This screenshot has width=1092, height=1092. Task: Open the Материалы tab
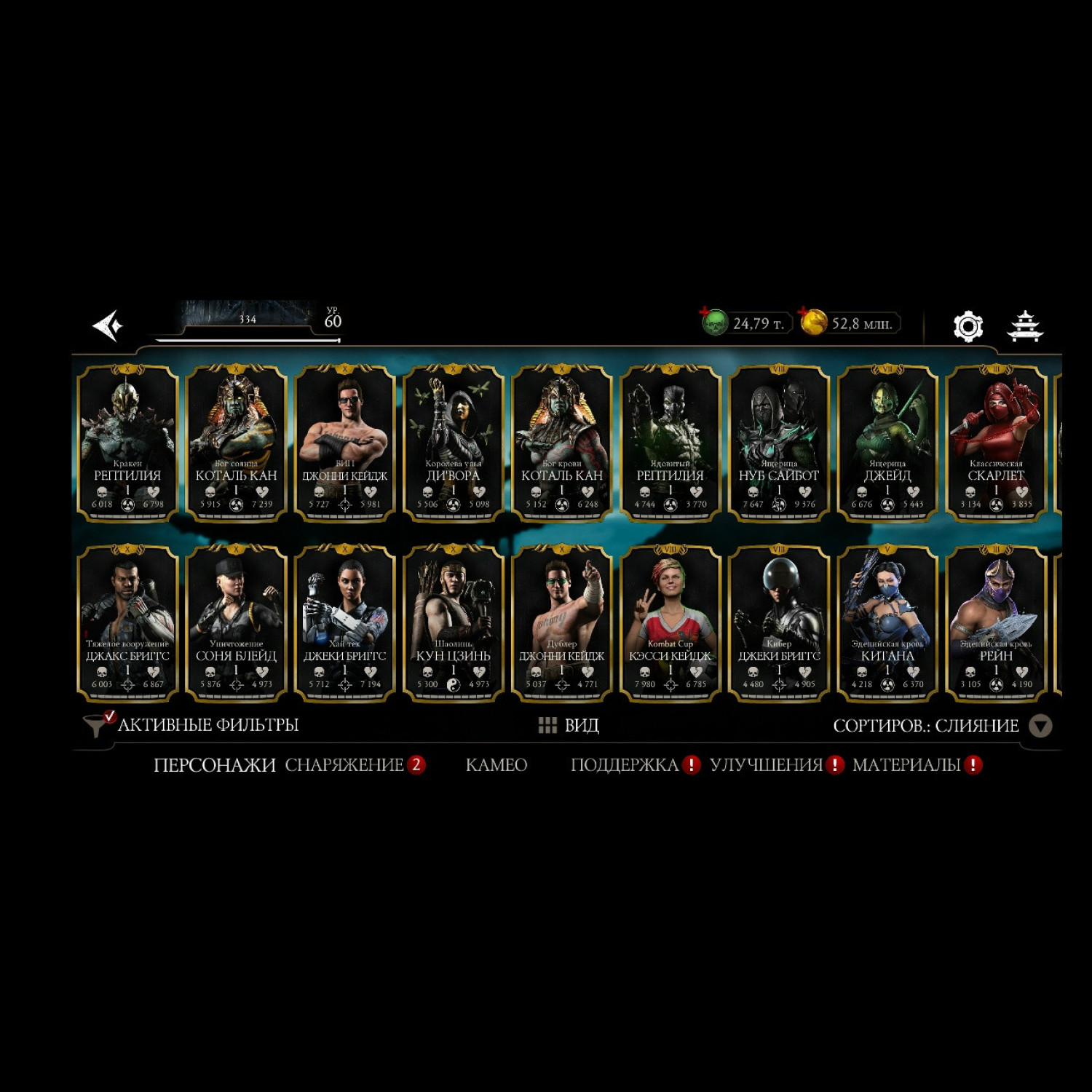coord(907,765)
